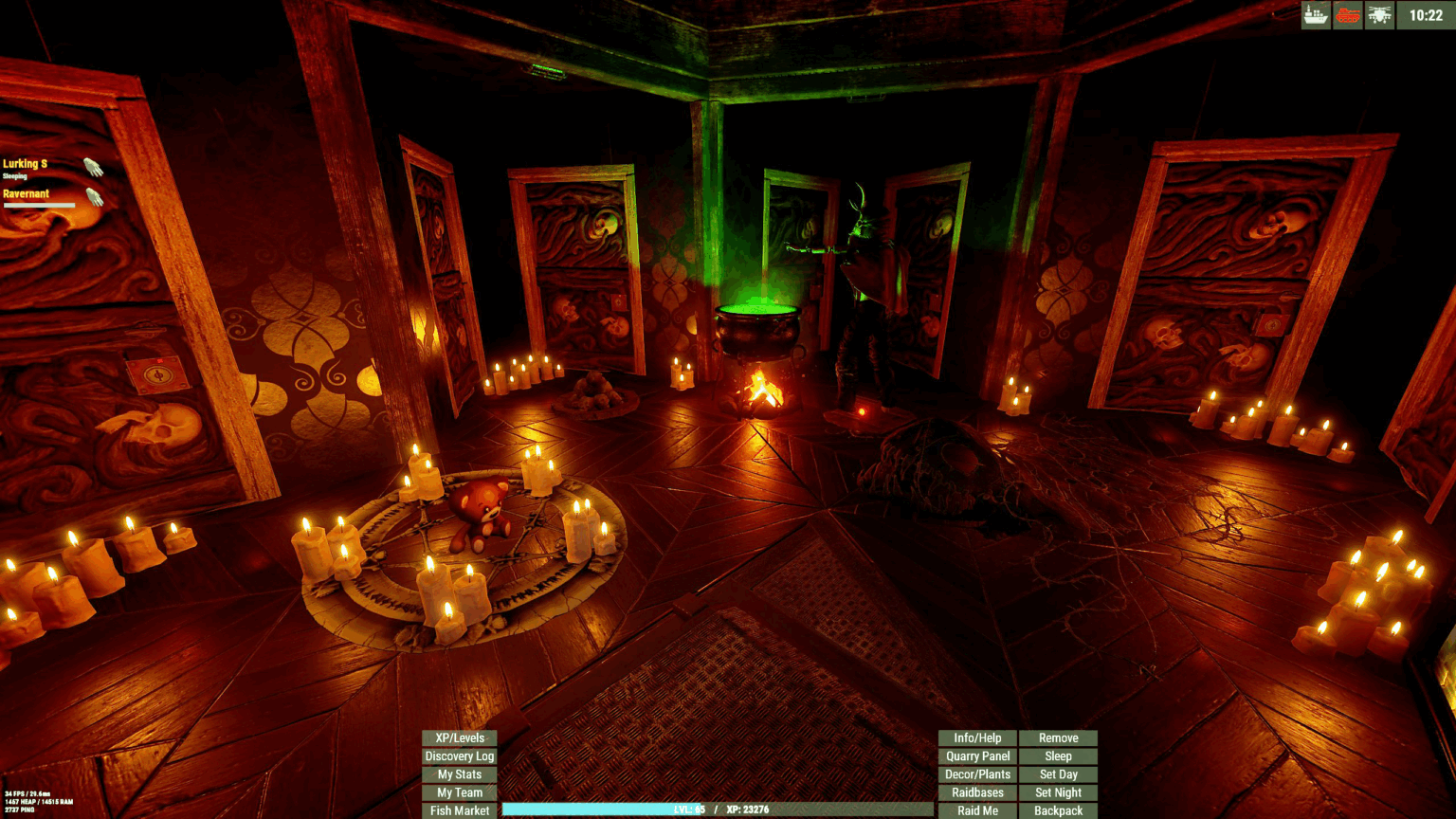Screen dimensions: 1456x819
Task: Click the cargo ship event icon
Action: 1316,15
